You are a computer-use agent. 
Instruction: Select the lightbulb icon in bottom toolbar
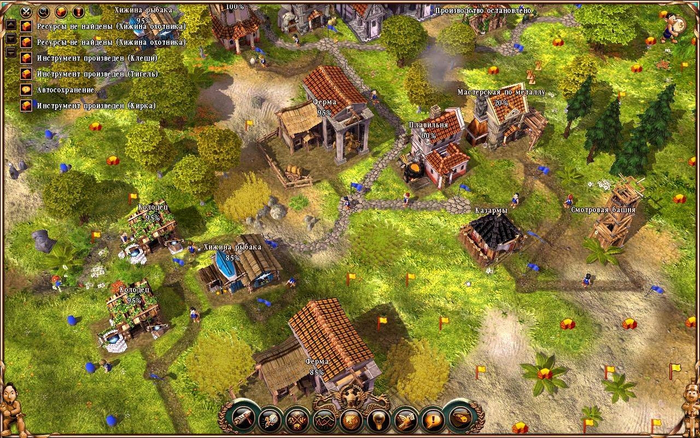coord(378,419)
